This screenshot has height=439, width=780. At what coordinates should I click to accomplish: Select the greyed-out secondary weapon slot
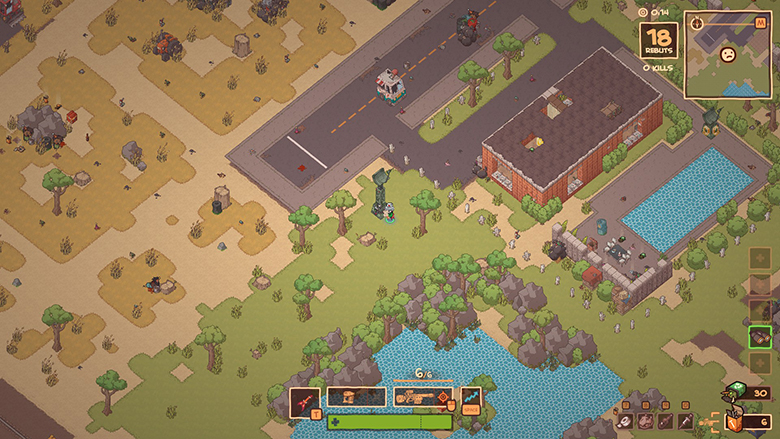356,397
